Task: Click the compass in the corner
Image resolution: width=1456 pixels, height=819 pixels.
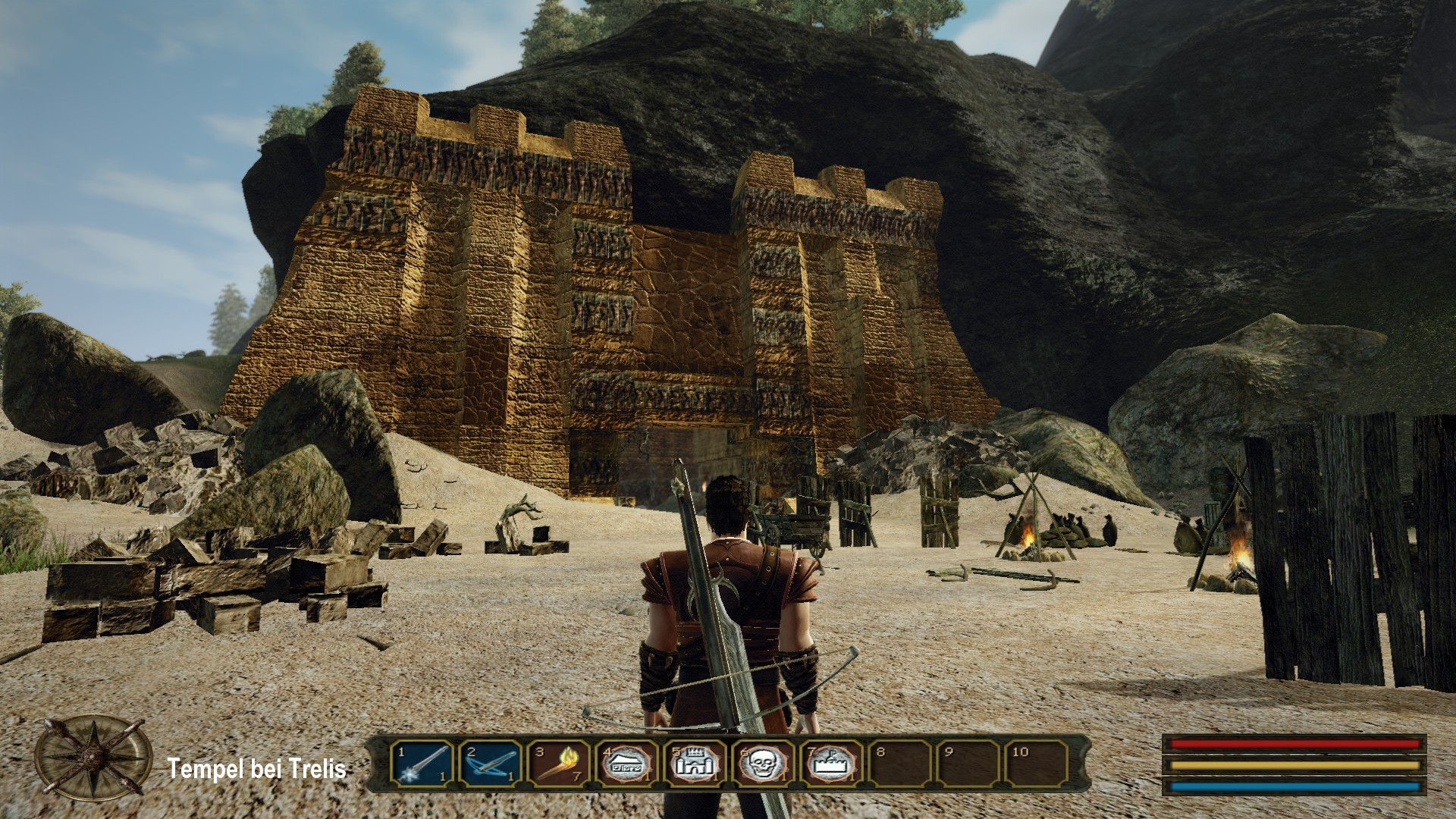Action: (93, 758)
